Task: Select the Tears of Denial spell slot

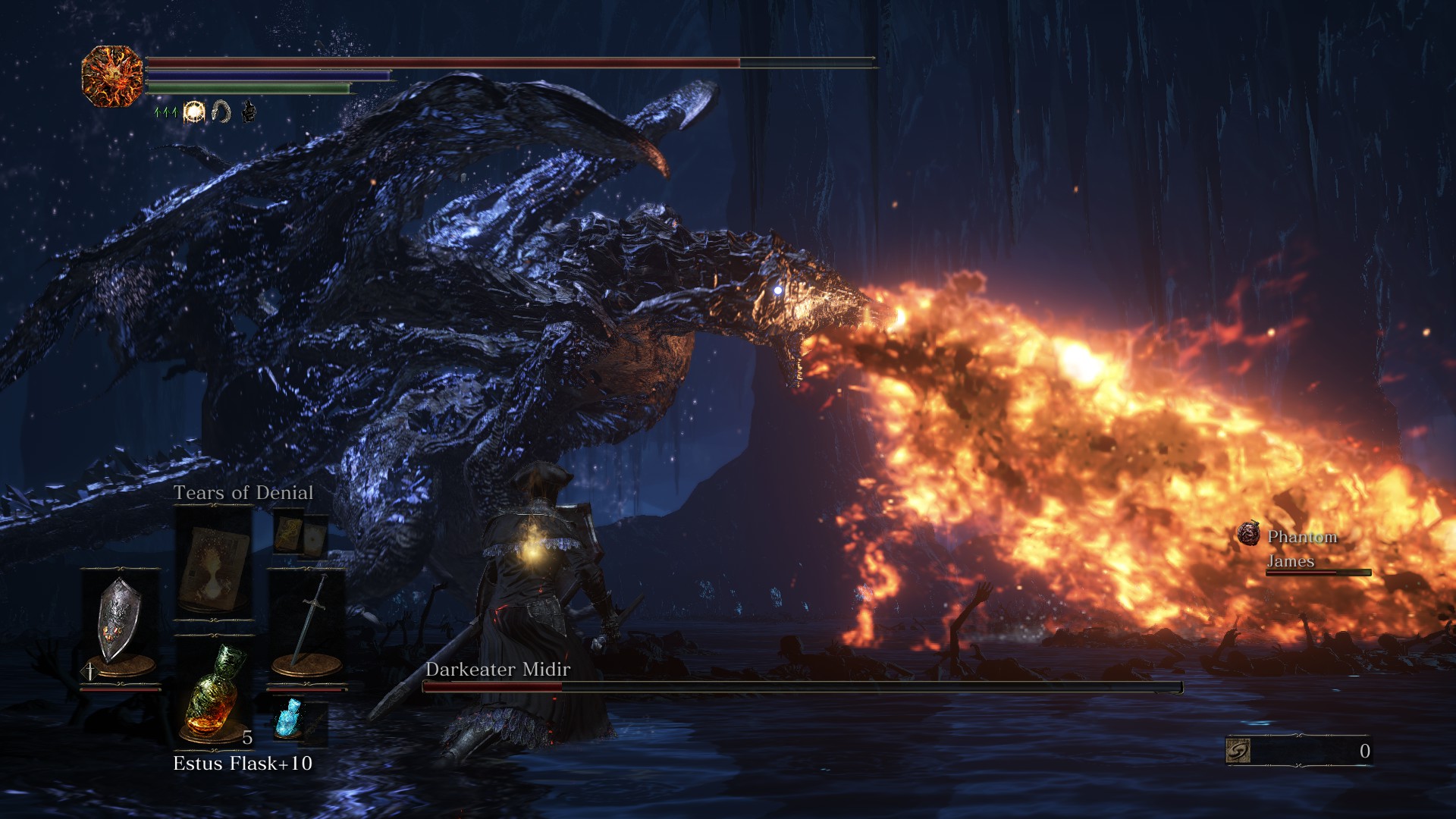Action: pyautogui.click(x=214, y=563)
